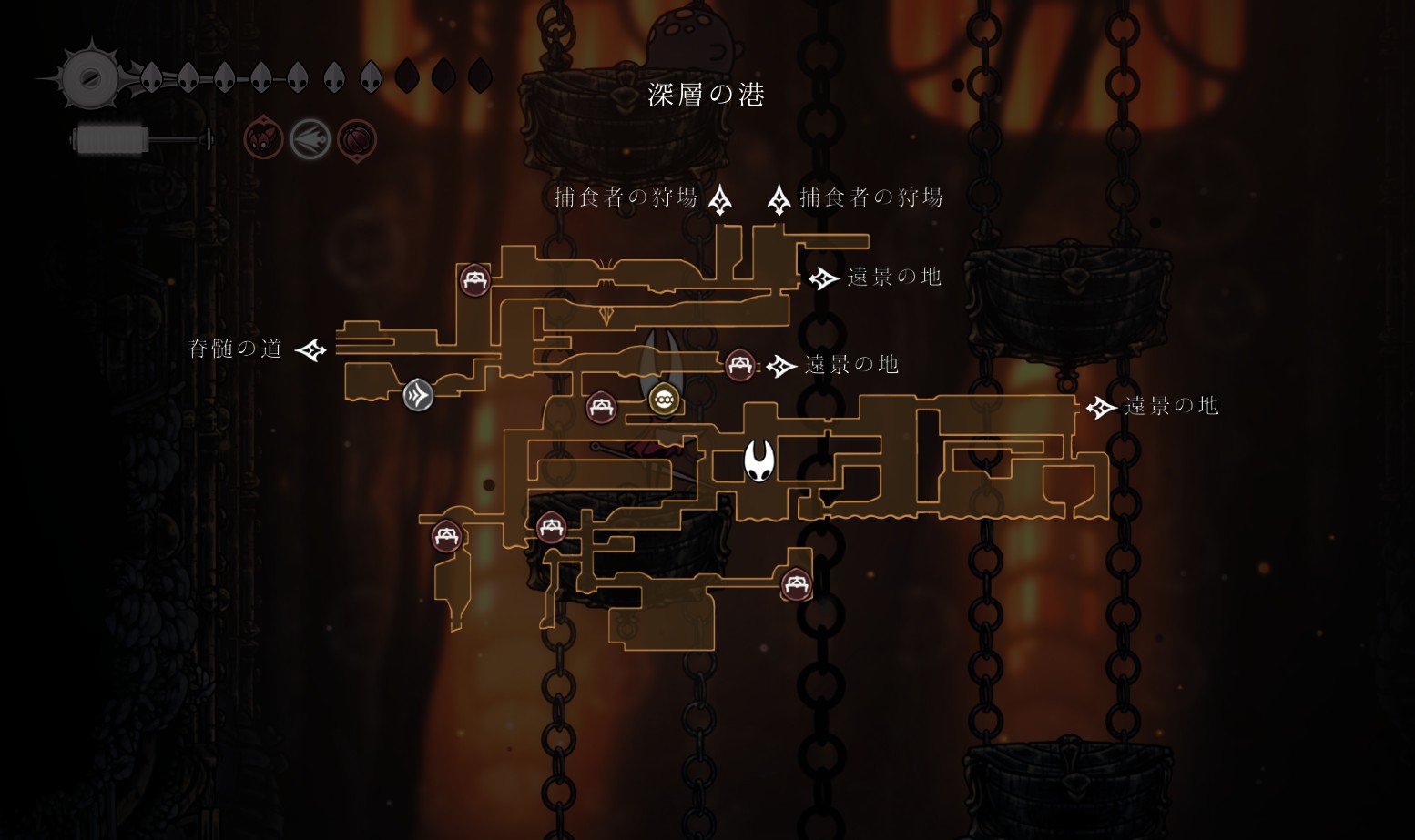Select the red beetle tool icon
Image resolution: width=1415 pixels, height=840 pixels.
click(263, 140)
